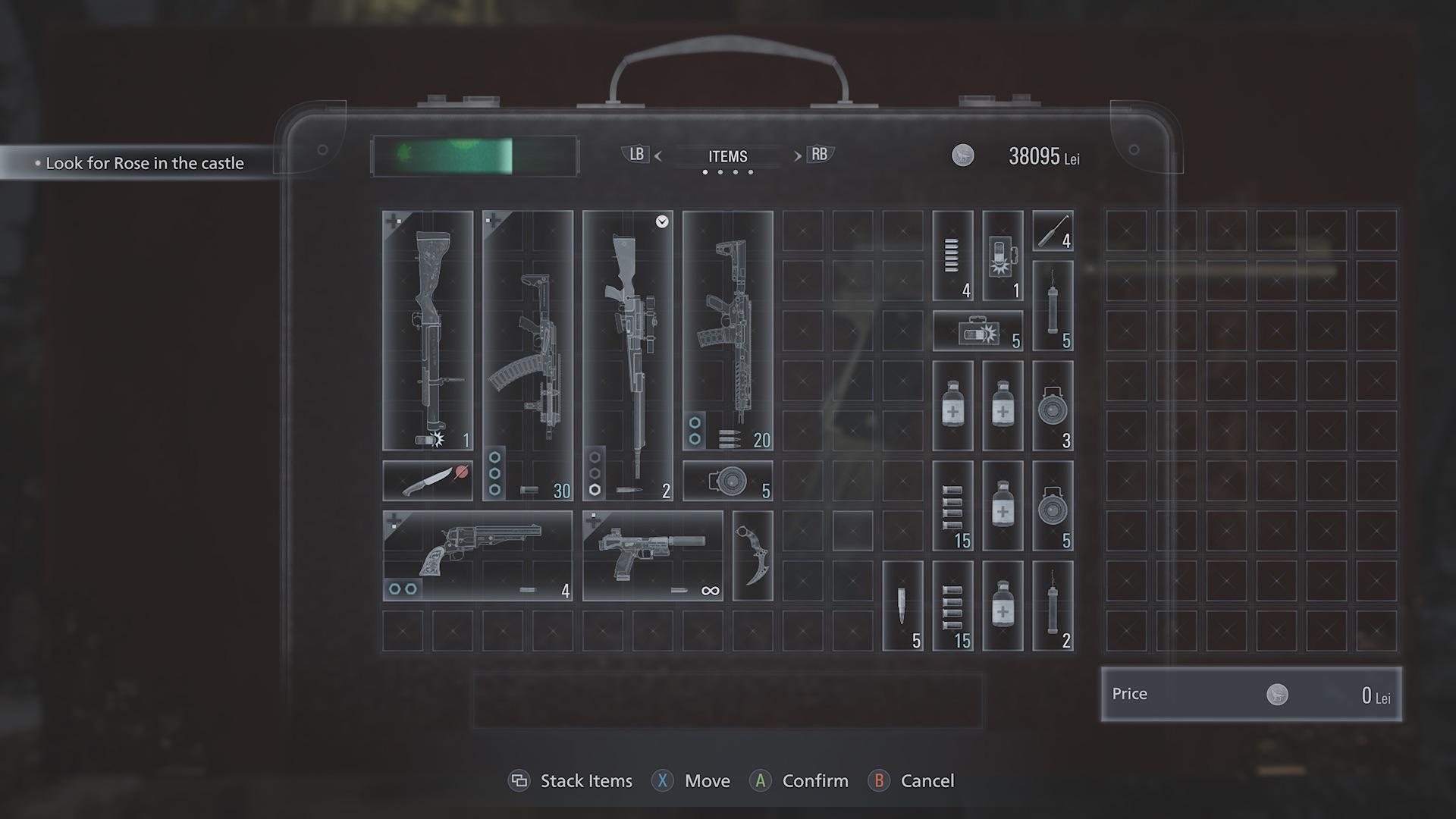Screen dimensions: 1456x819
Task: Select the pipe bomb stack of 2
Action: pyautogui.click(x=1053, y=606)
